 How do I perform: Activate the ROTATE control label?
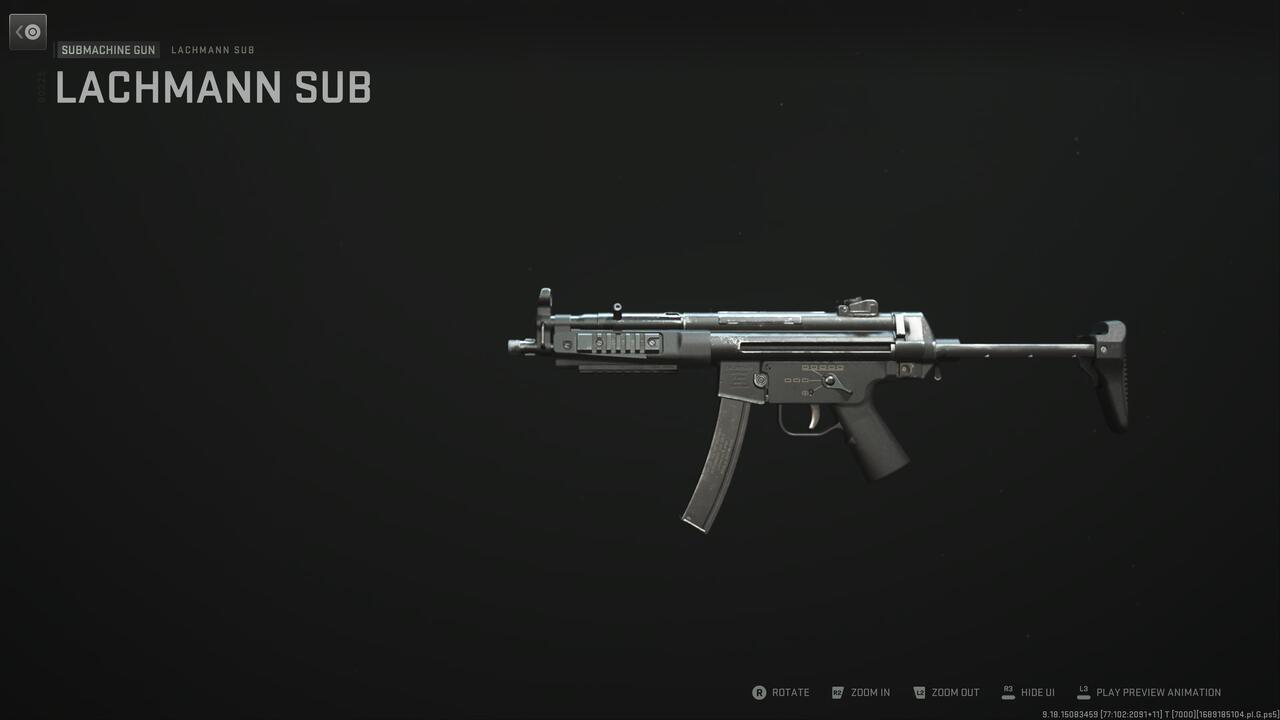click(790, 692)
